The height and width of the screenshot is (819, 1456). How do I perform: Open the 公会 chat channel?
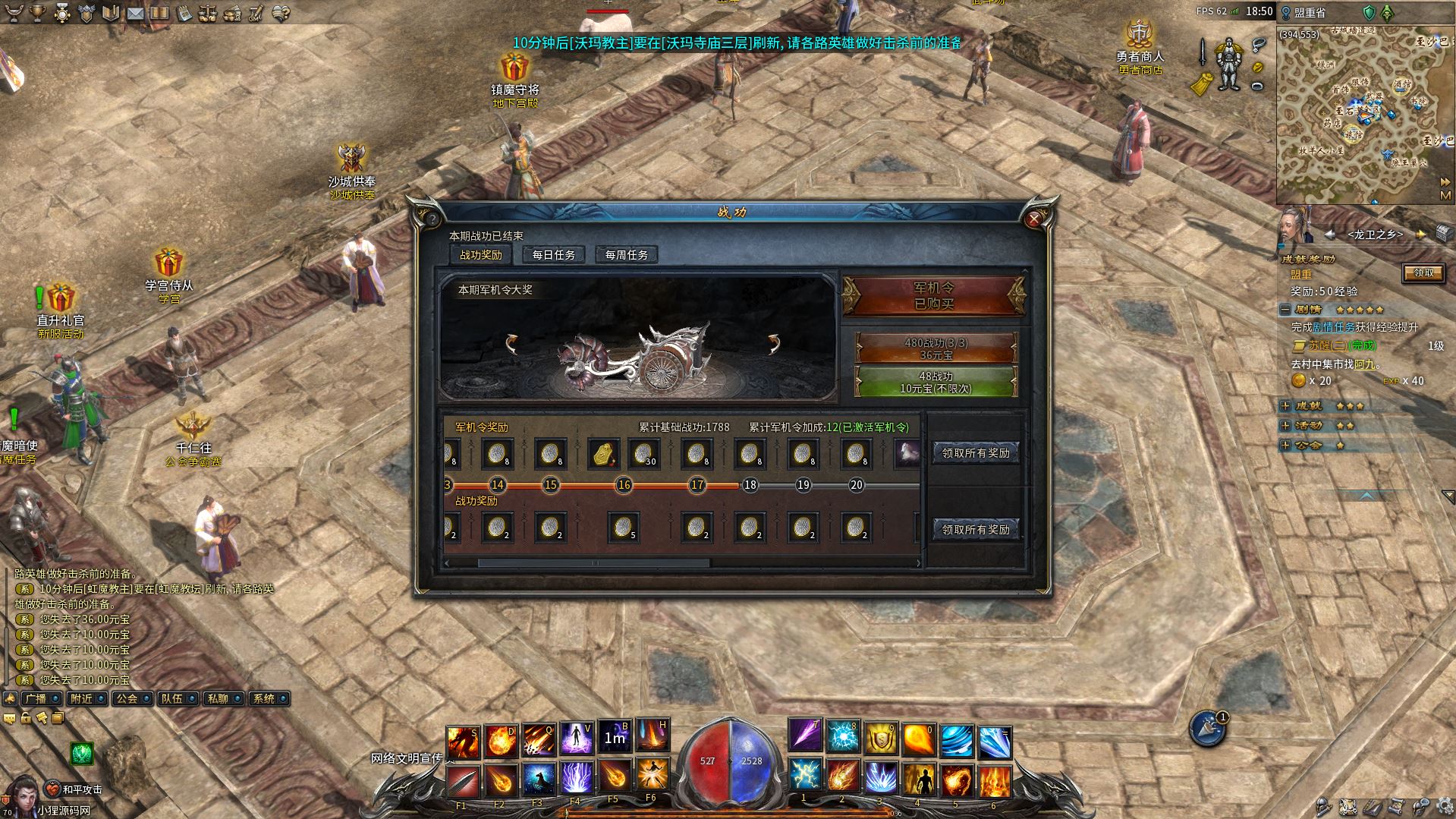click(127, 698)
